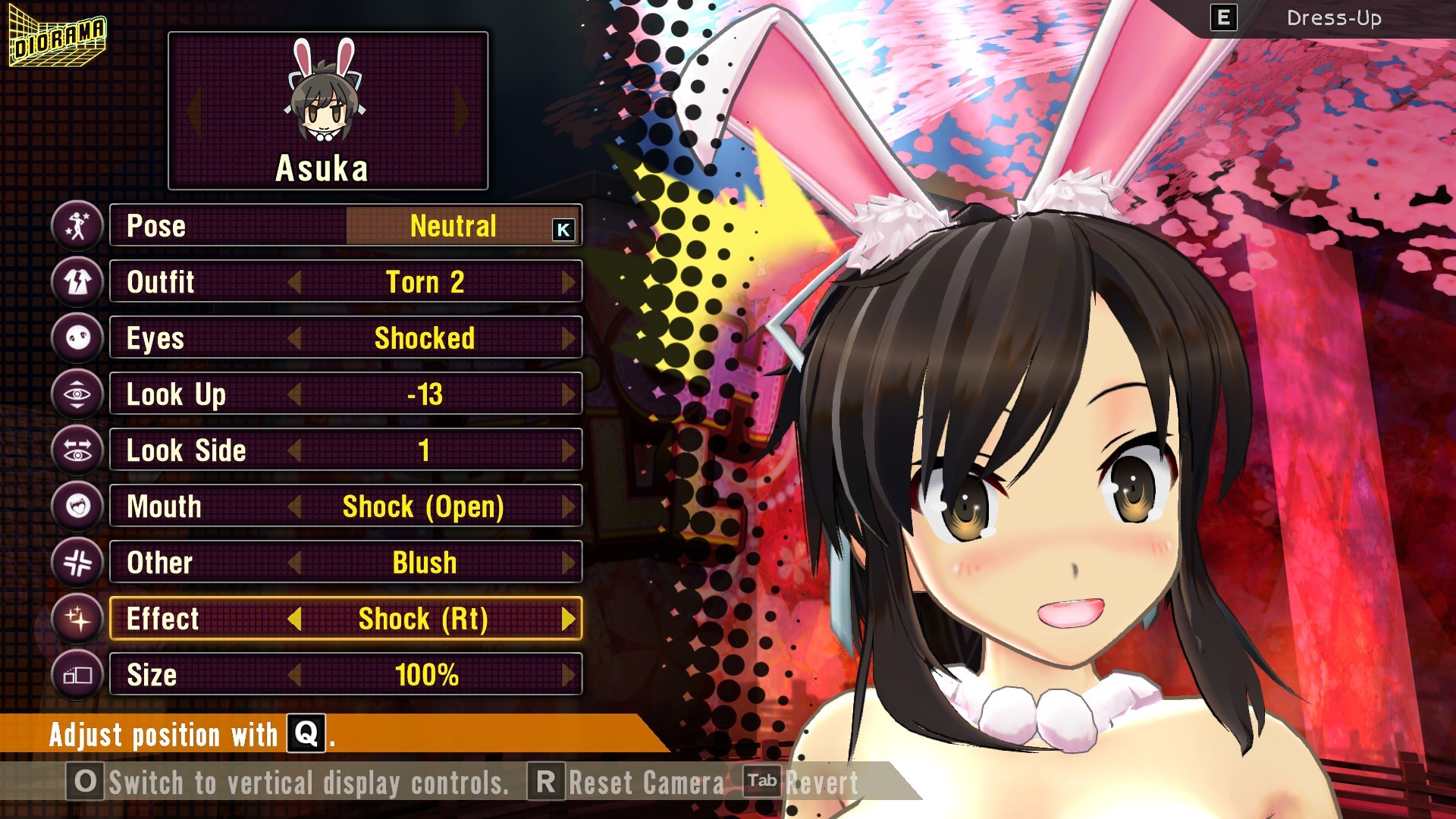Change Eyes with left arrow
Screen dimensions: 1456x819
tap(297, 338)
